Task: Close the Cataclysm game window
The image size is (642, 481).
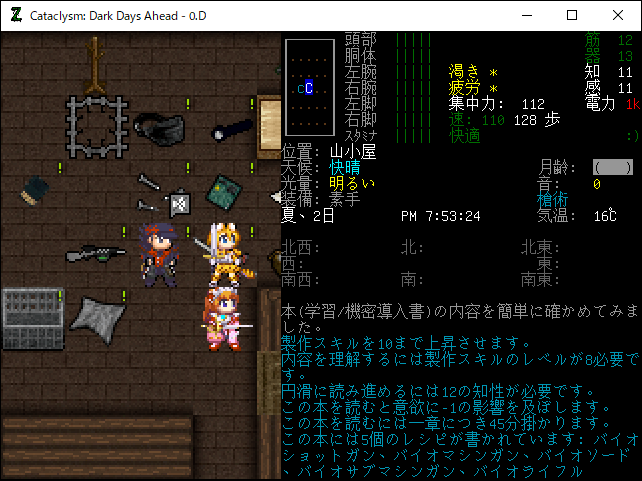Action: (x=617, y=15)
